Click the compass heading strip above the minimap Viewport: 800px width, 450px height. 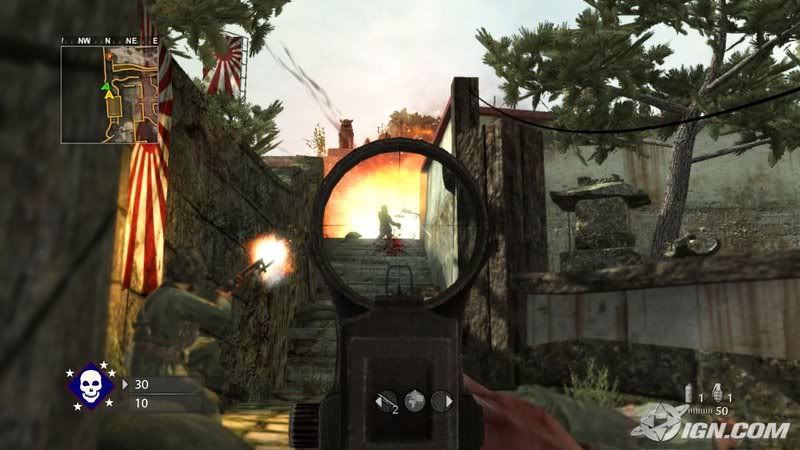pos(109,40)
